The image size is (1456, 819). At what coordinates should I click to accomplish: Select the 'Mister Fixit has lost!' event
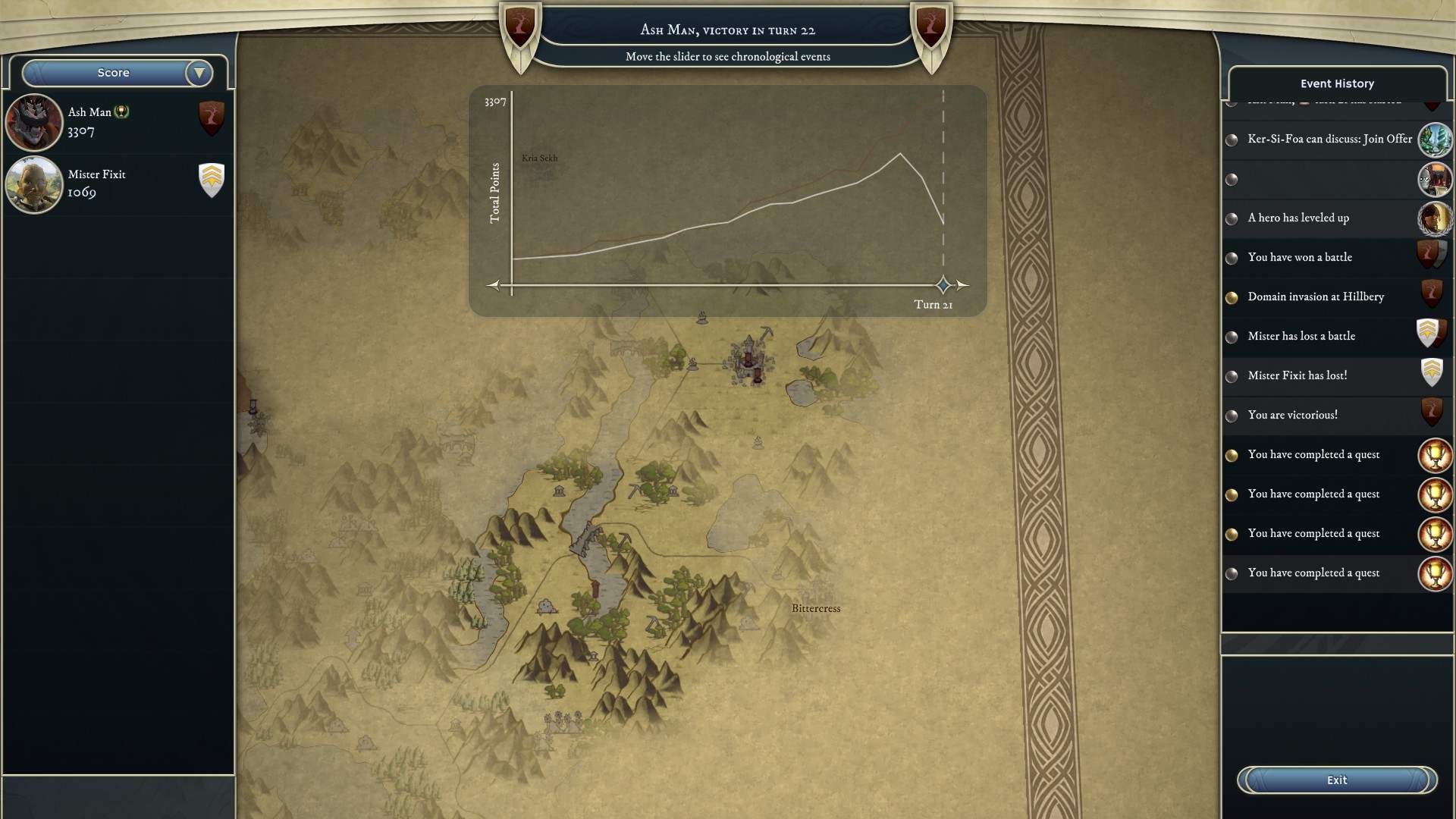click(1298, 375)
